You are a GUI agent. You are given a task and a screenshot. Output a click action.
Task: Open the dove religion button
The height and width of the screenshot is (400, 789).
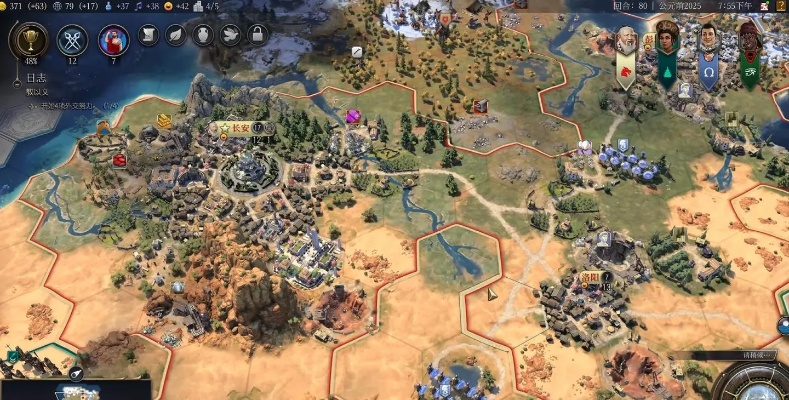pyautogui.click(x=230, y=36)
